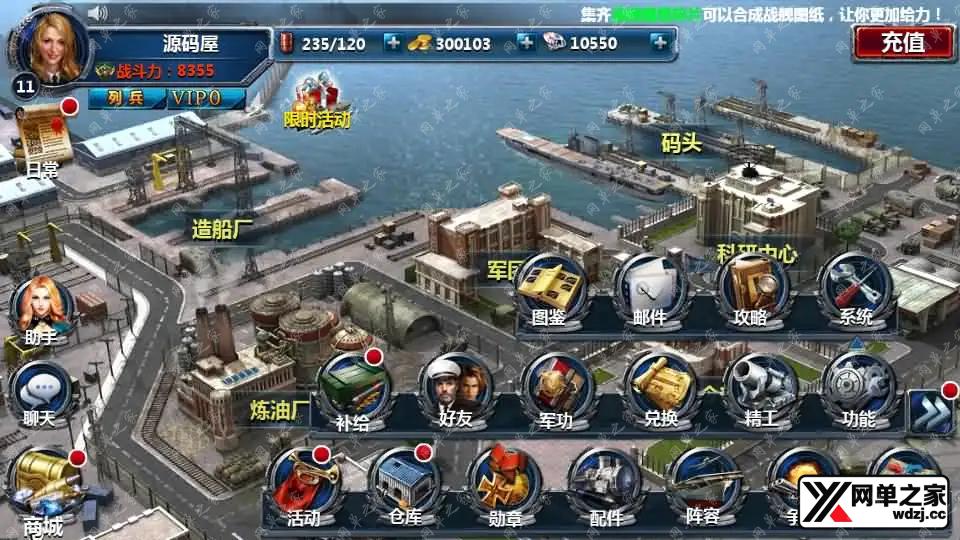960x540 pixels.
Task: Check the 邮件 mailbox
Action: point(650,288)
